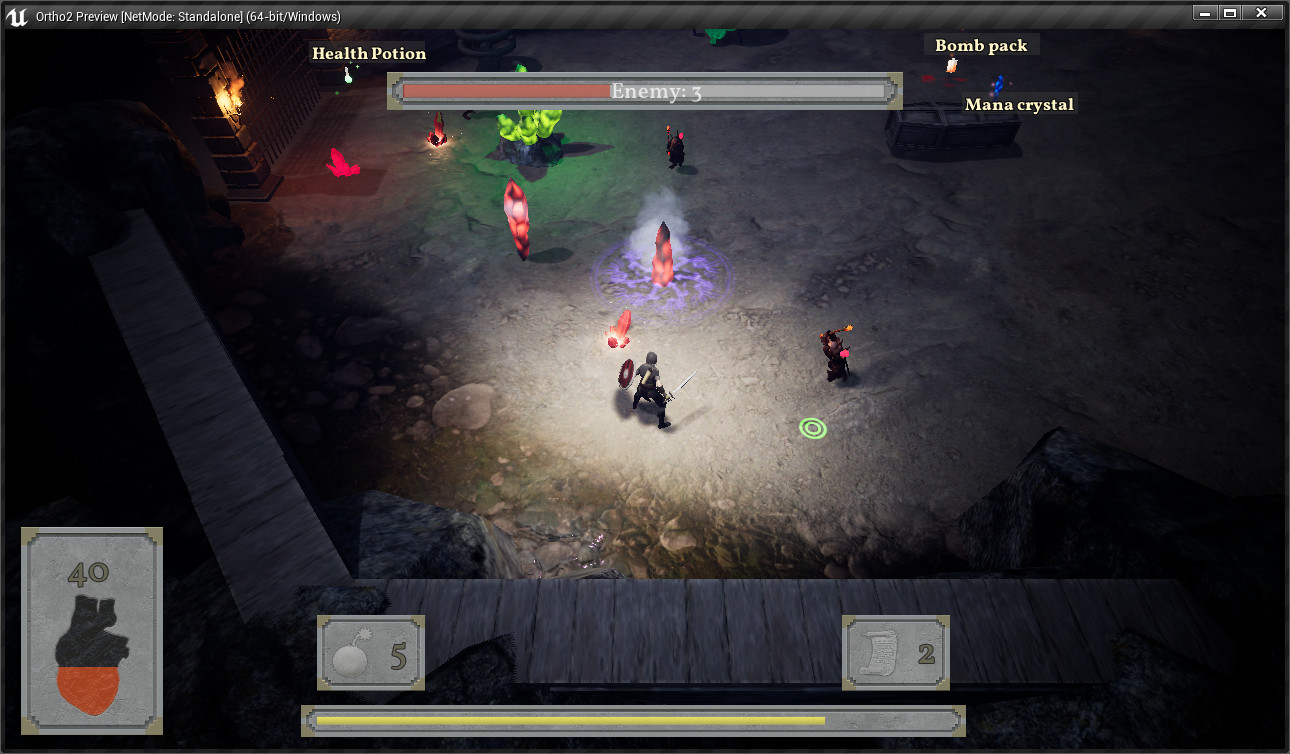Select the bomb item icon showing count 5
The width and height of the screenshot is (1290, 754).
[x=370, y=653]
